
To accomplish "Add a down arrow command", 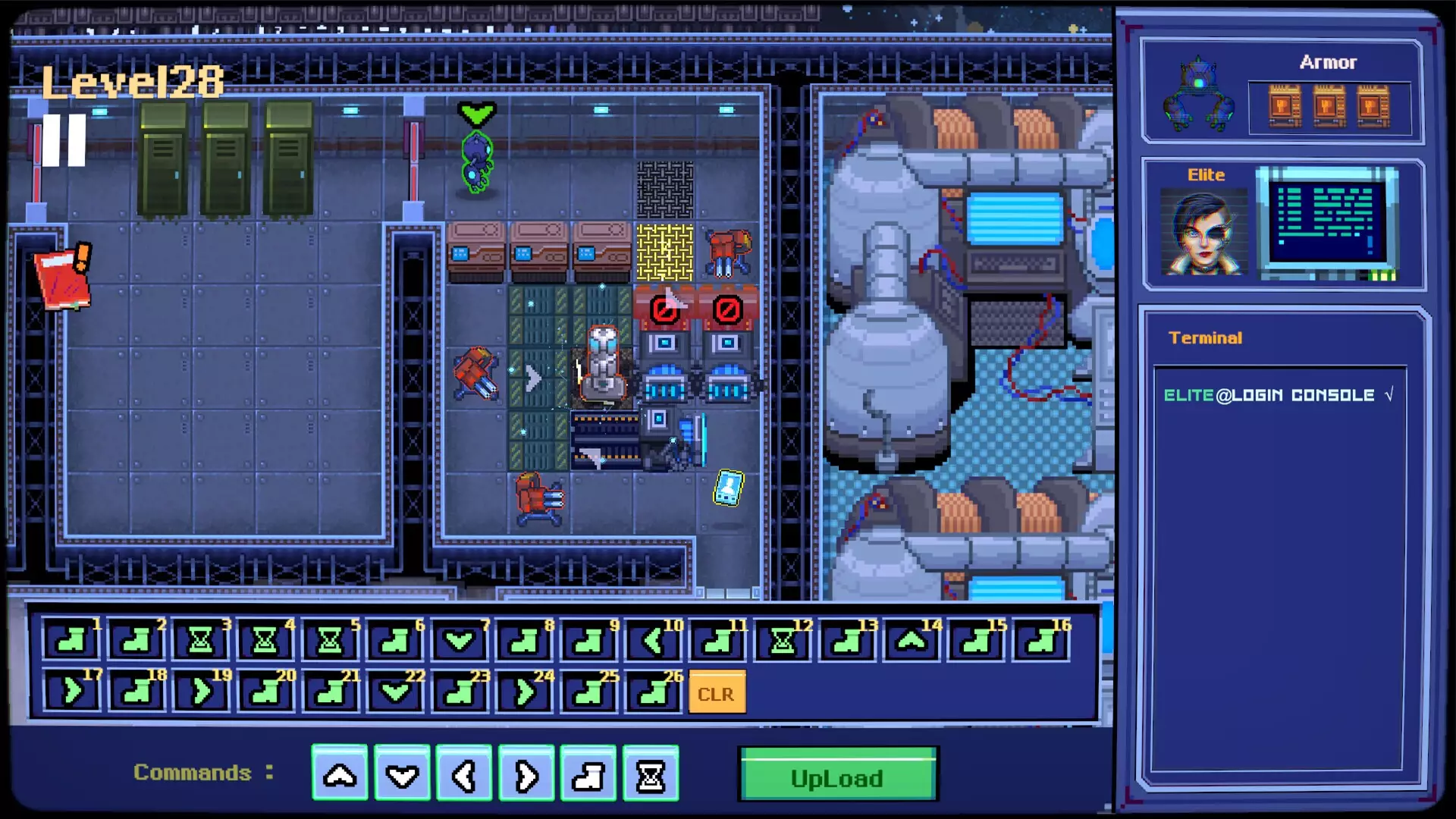I will [x=402, y=774].
